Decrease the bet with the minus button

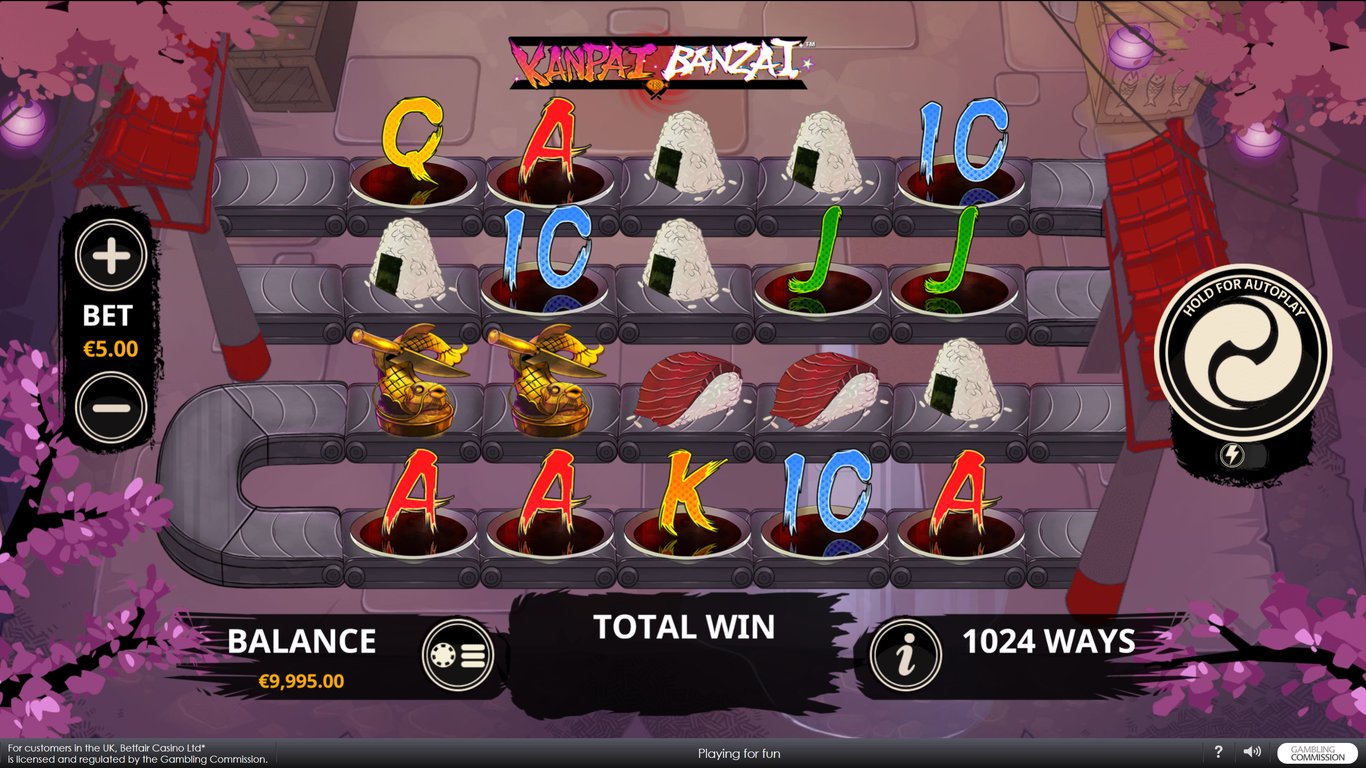[x=111, y=407]
